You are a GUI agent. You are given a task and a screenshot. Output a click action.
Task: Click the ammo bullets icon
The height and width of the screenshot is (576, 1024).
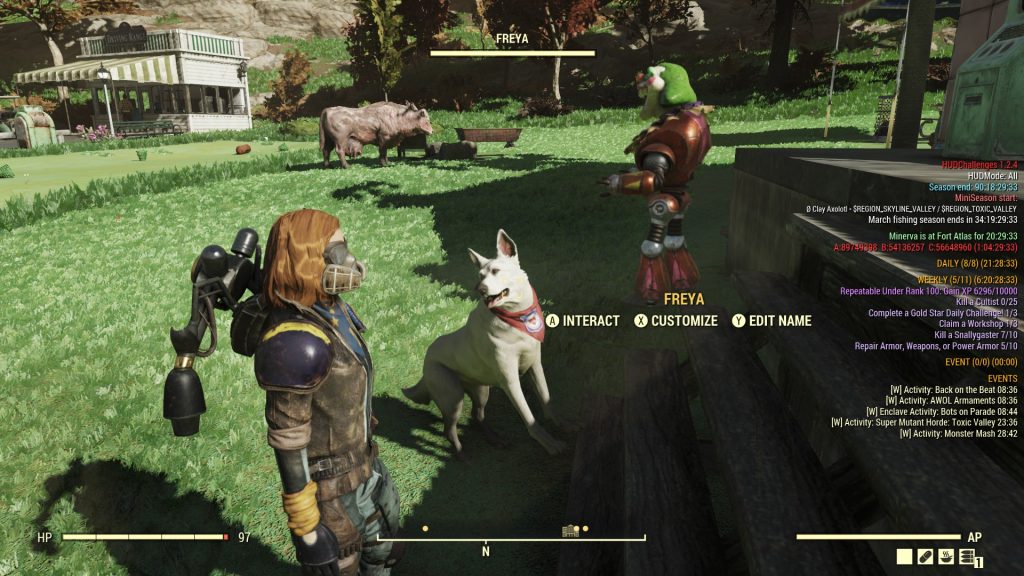pyautogui.click(x=968, y=558)
